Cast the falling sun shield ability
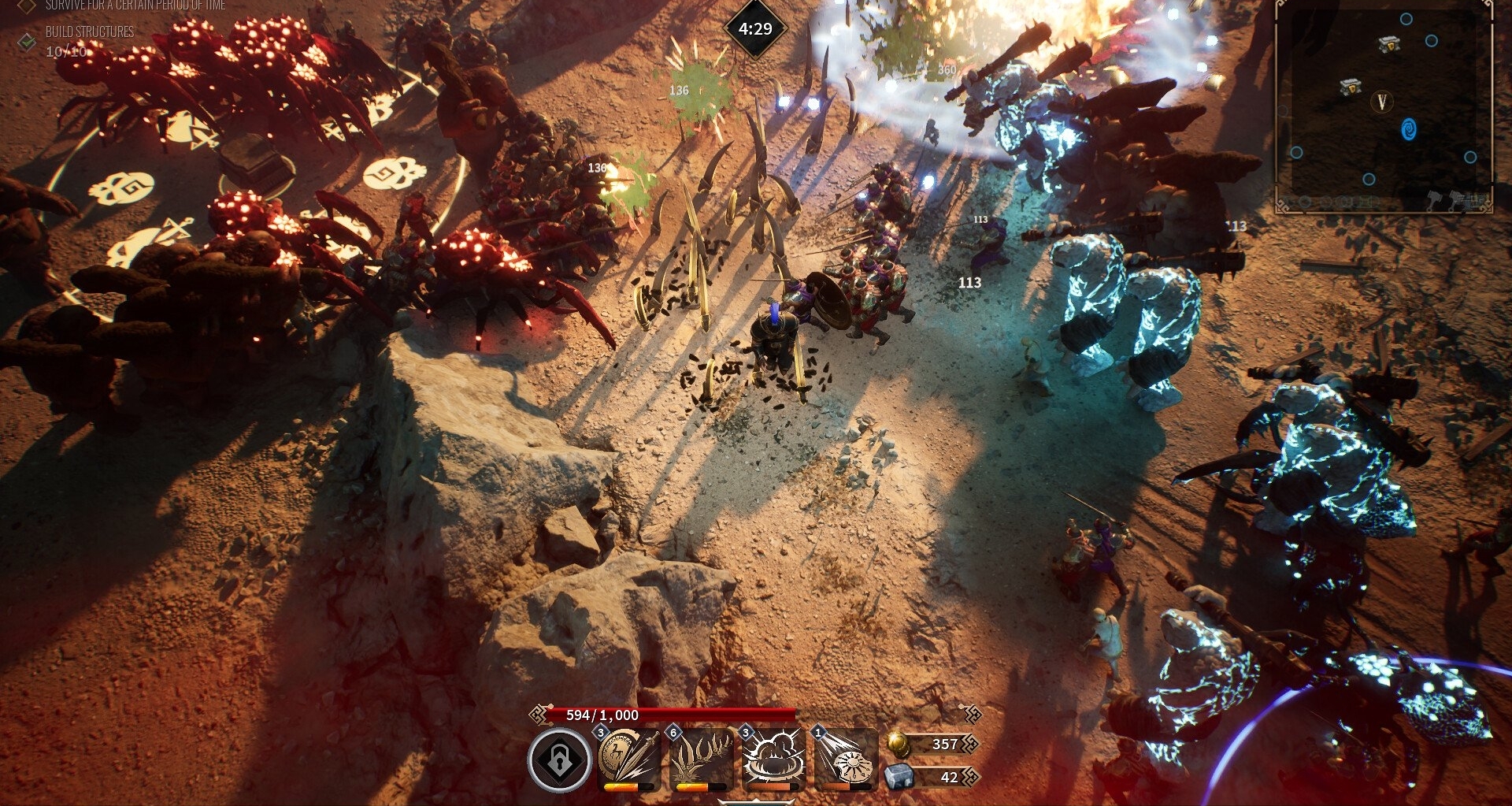The image size is (1512, 806). click(x=846, y=758)
